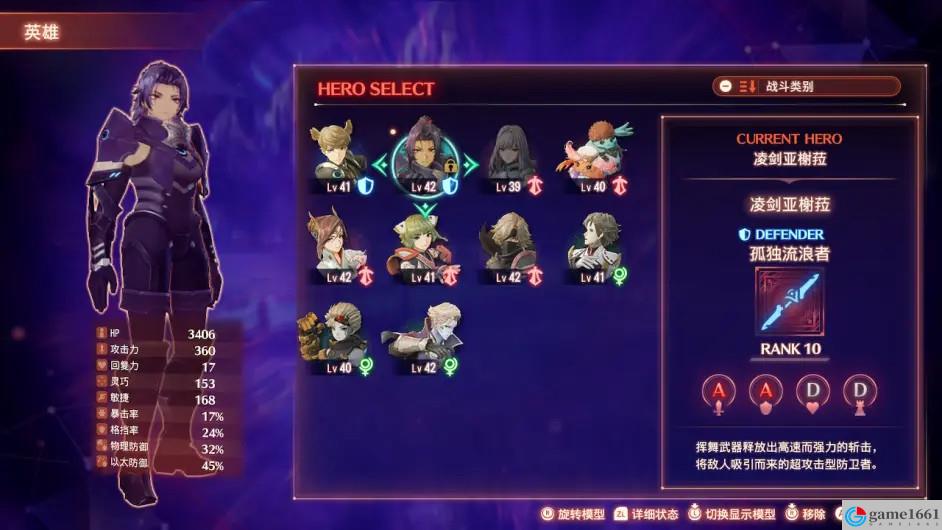Image resolution: width=942 pixels, height=530 pixels.
Task: Open the 战斗类别 sort selector
Action: click(x=806, y=87)
